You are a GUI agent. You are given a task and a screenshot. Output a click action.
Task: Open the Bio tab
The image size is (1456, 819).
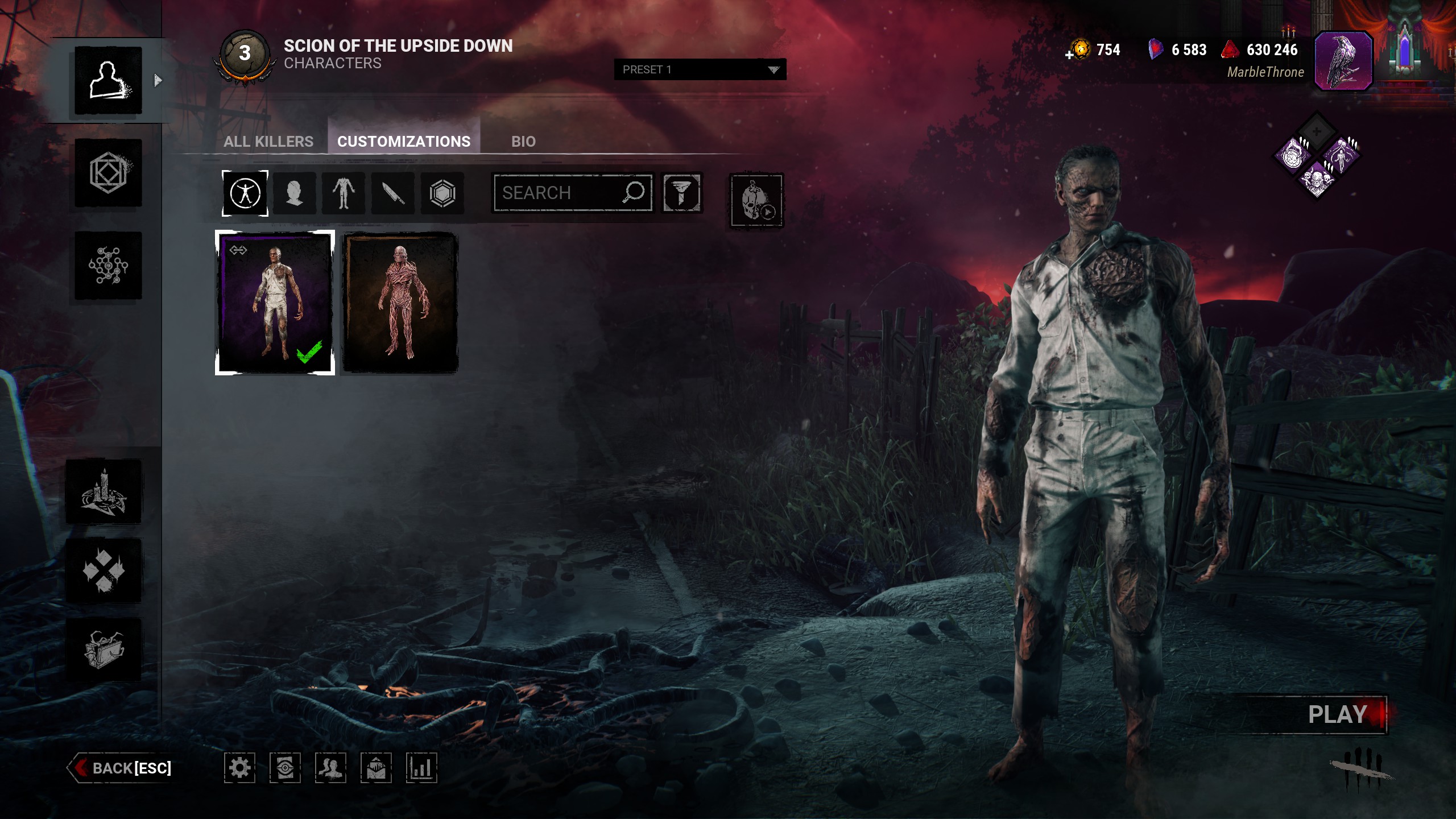[x=523, y=141]
